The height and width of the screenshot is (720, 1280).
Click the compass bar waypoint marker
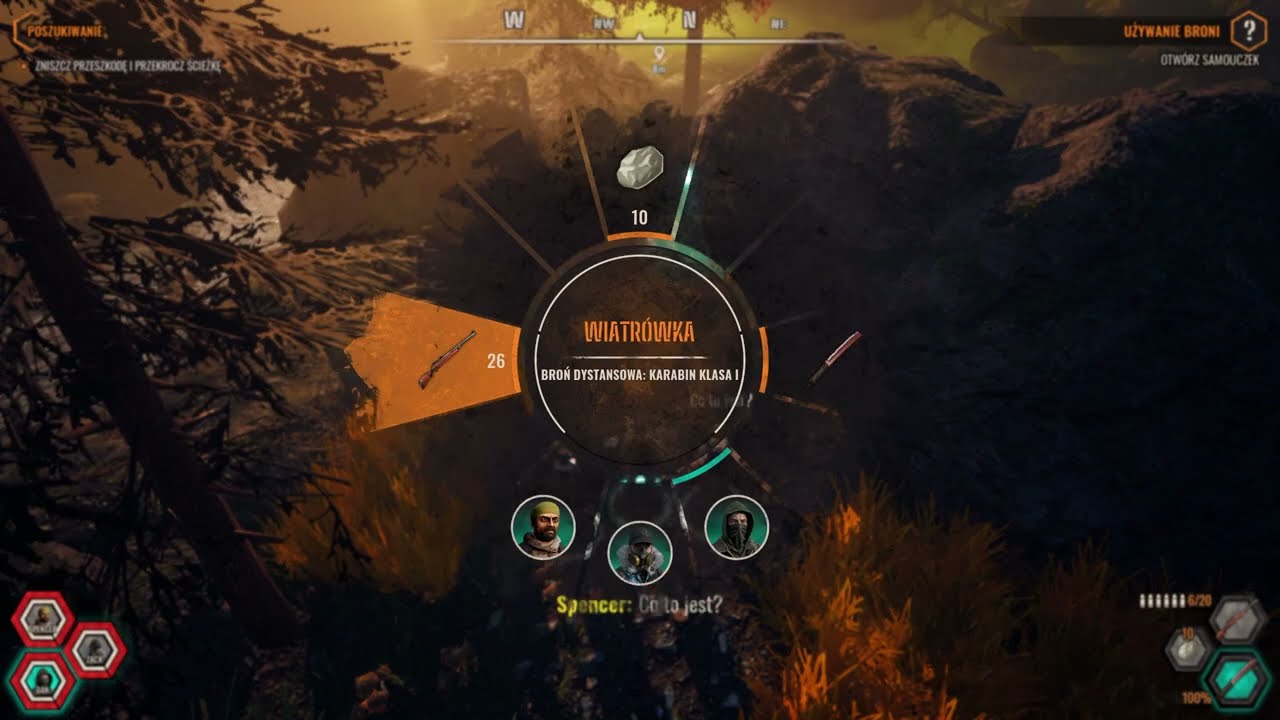coord(660,54)
